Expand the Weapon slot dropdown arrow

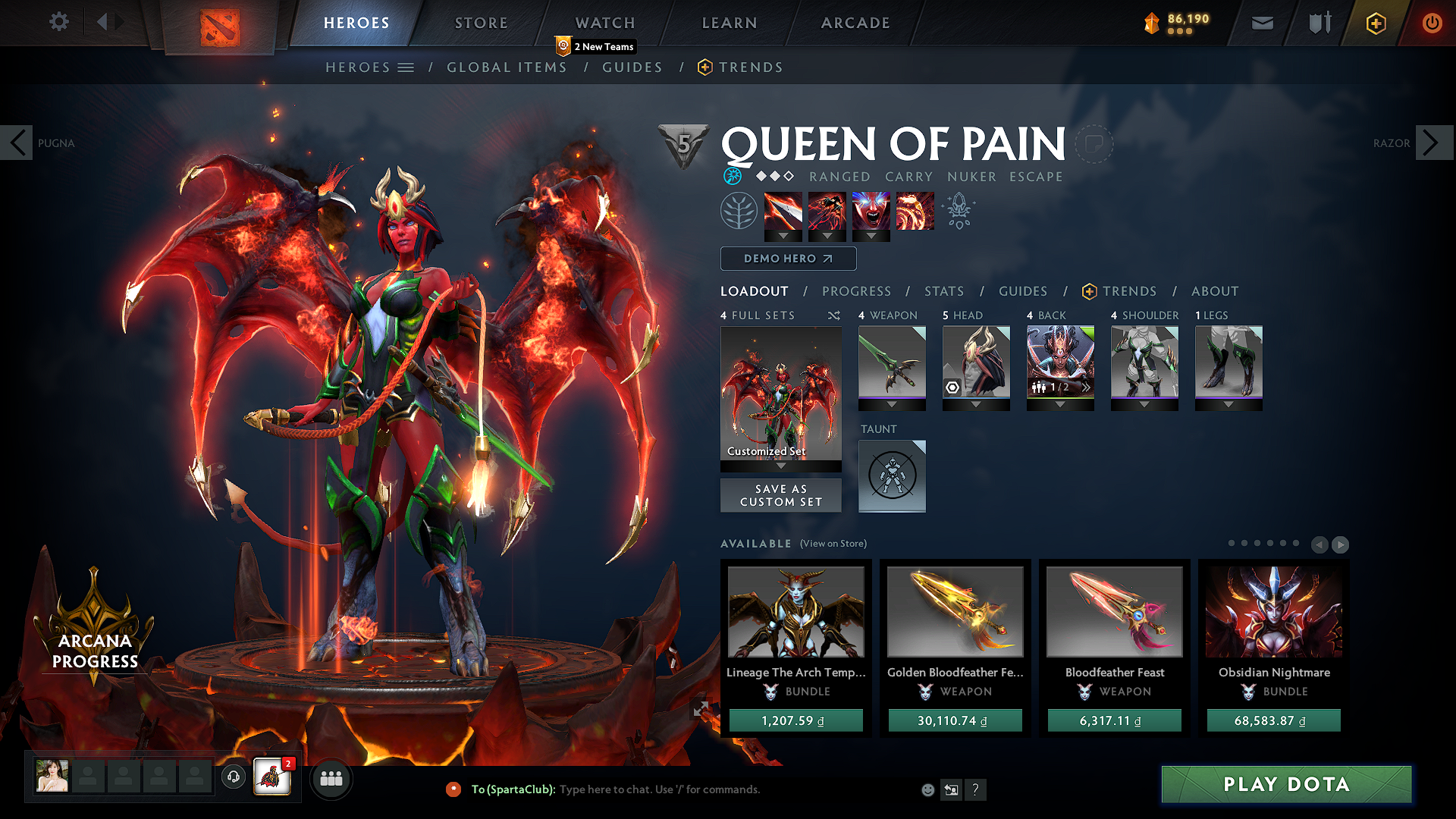point(892,404)
